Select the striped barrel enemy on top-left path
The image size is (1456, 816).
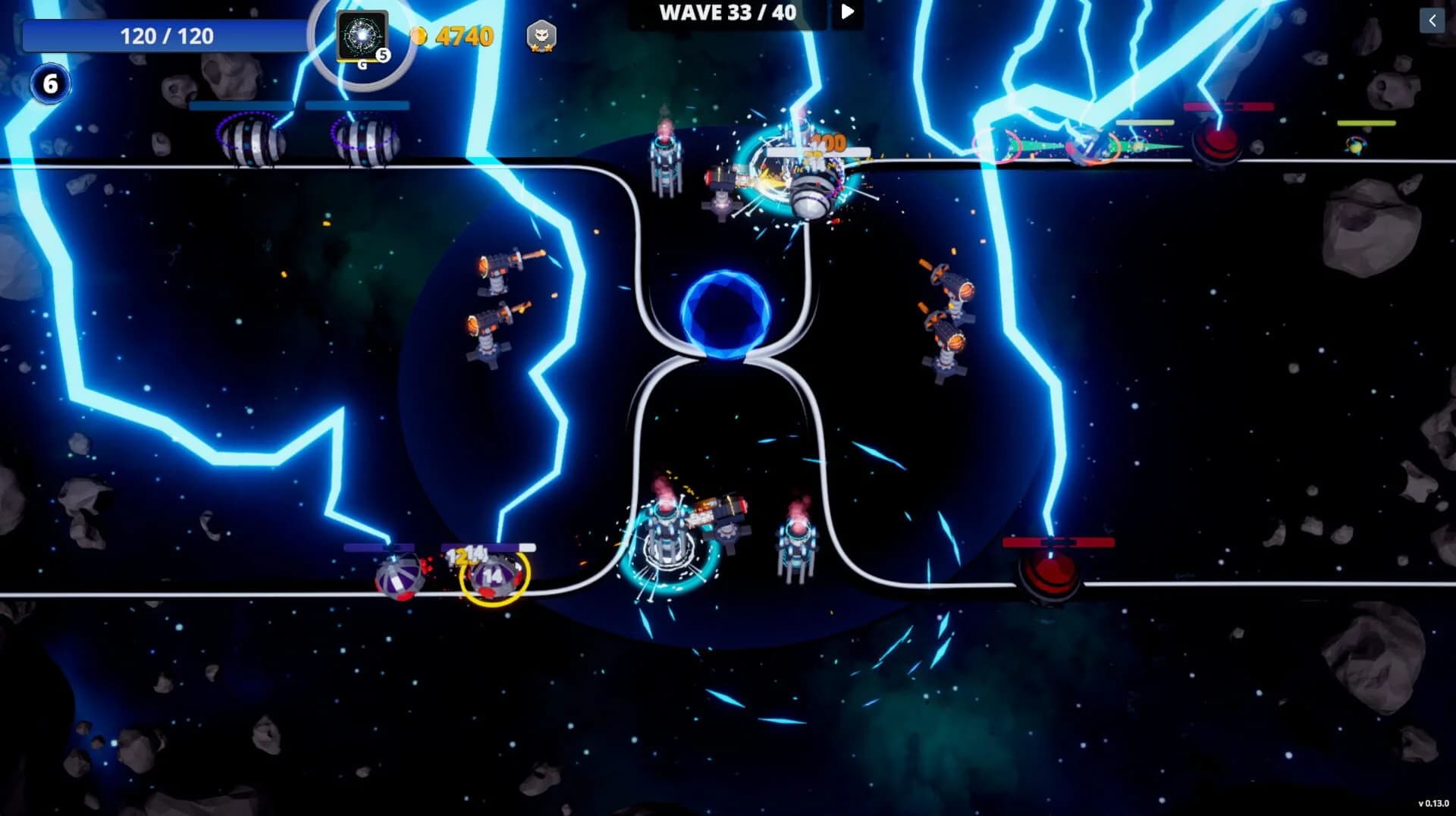tap(250, 140)
